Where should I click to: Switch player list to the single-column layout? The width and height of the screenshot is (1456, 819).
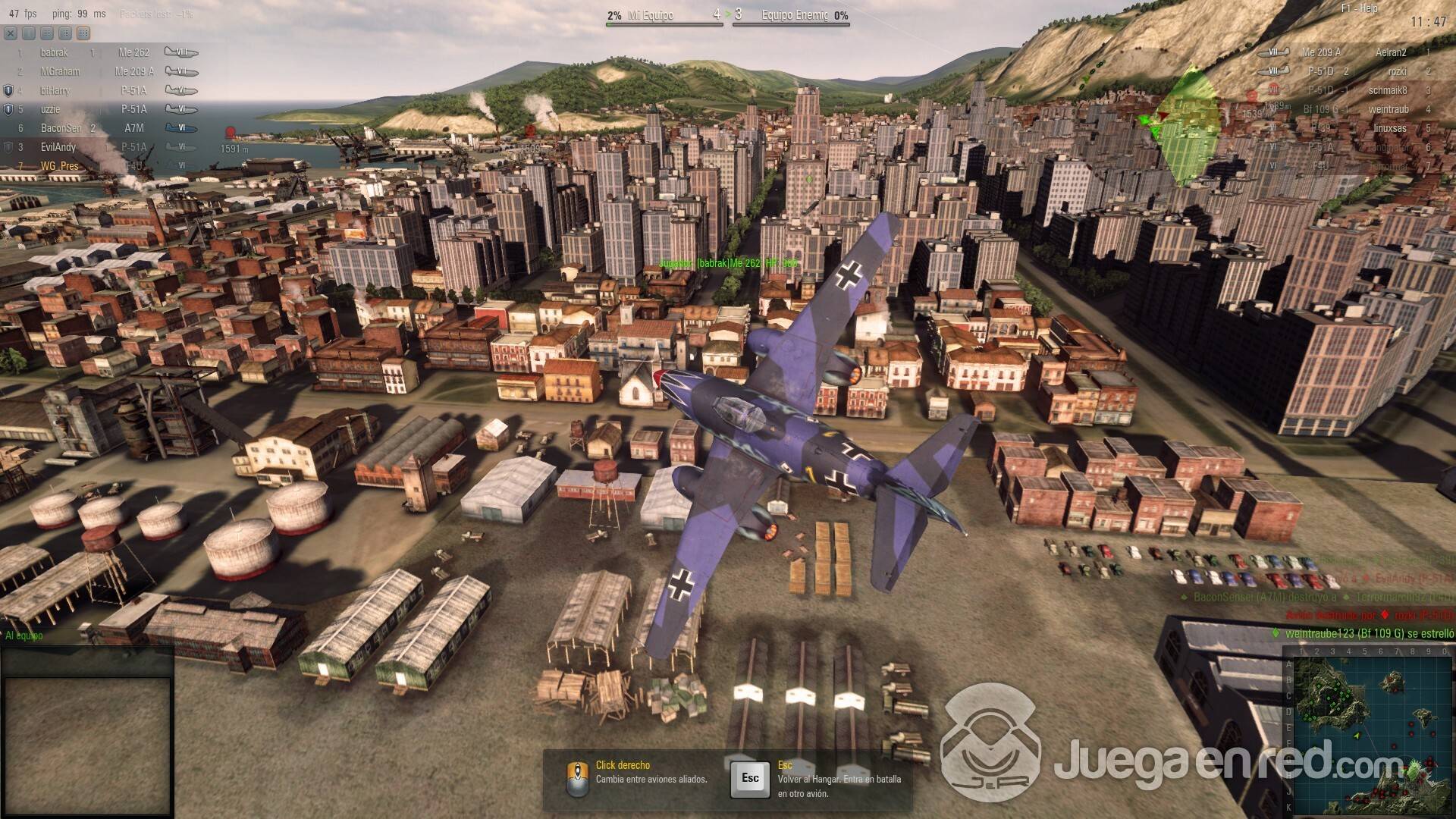(29, 33)
